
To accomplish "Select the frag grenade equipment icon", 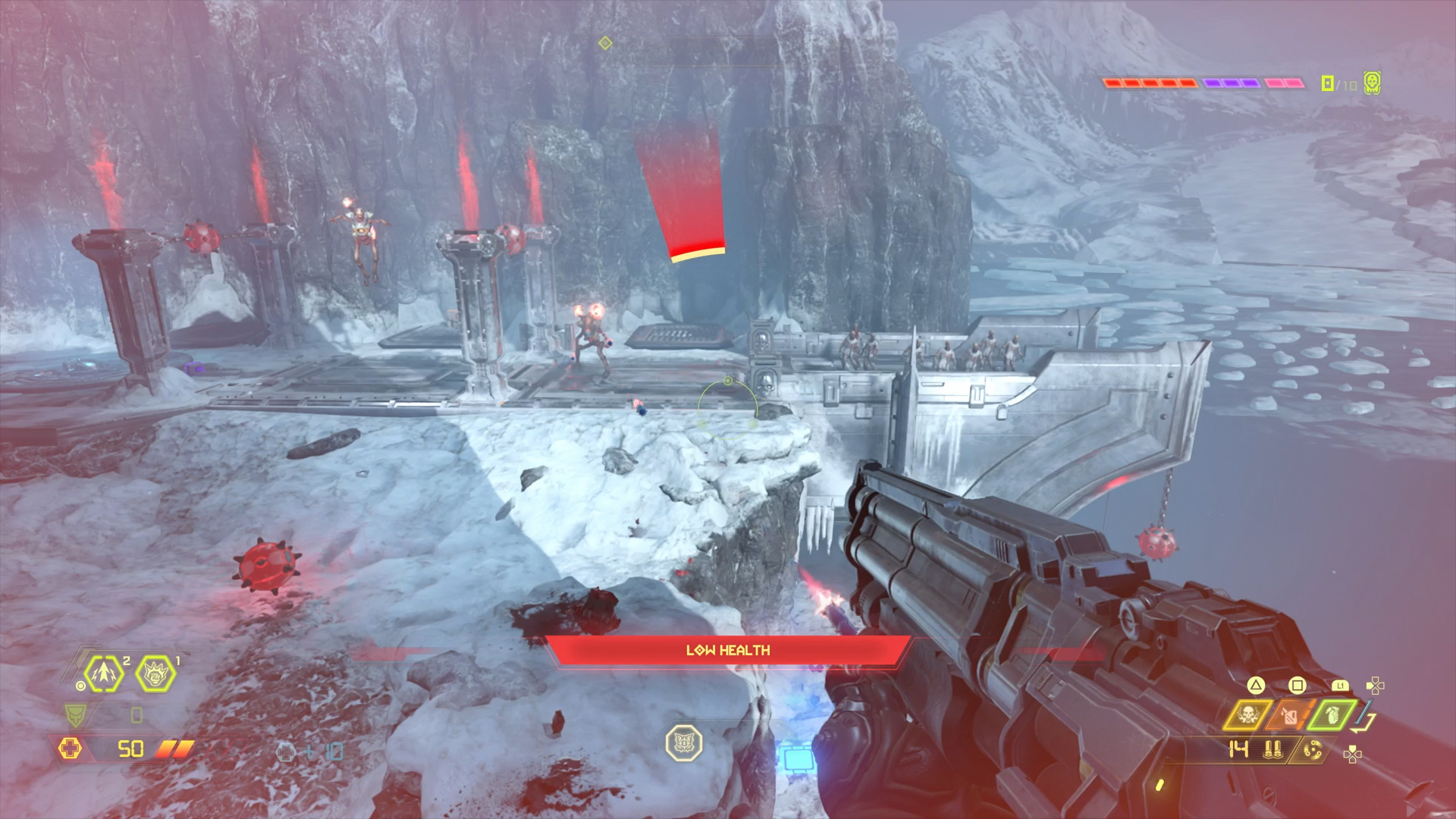I will [1331, 714].
